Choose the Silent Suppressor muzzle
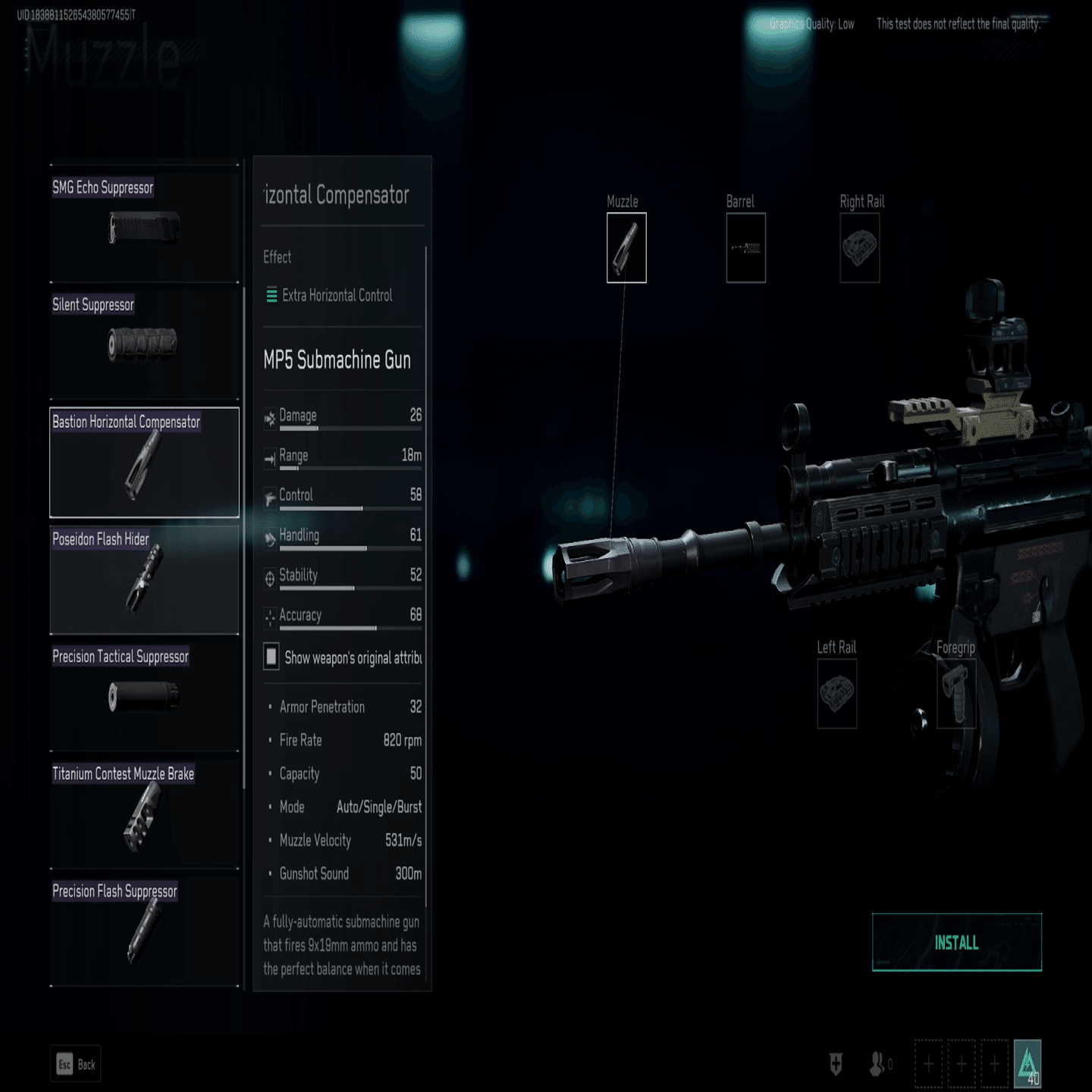Screen dimensions: 1092x1092 point(144,344)
